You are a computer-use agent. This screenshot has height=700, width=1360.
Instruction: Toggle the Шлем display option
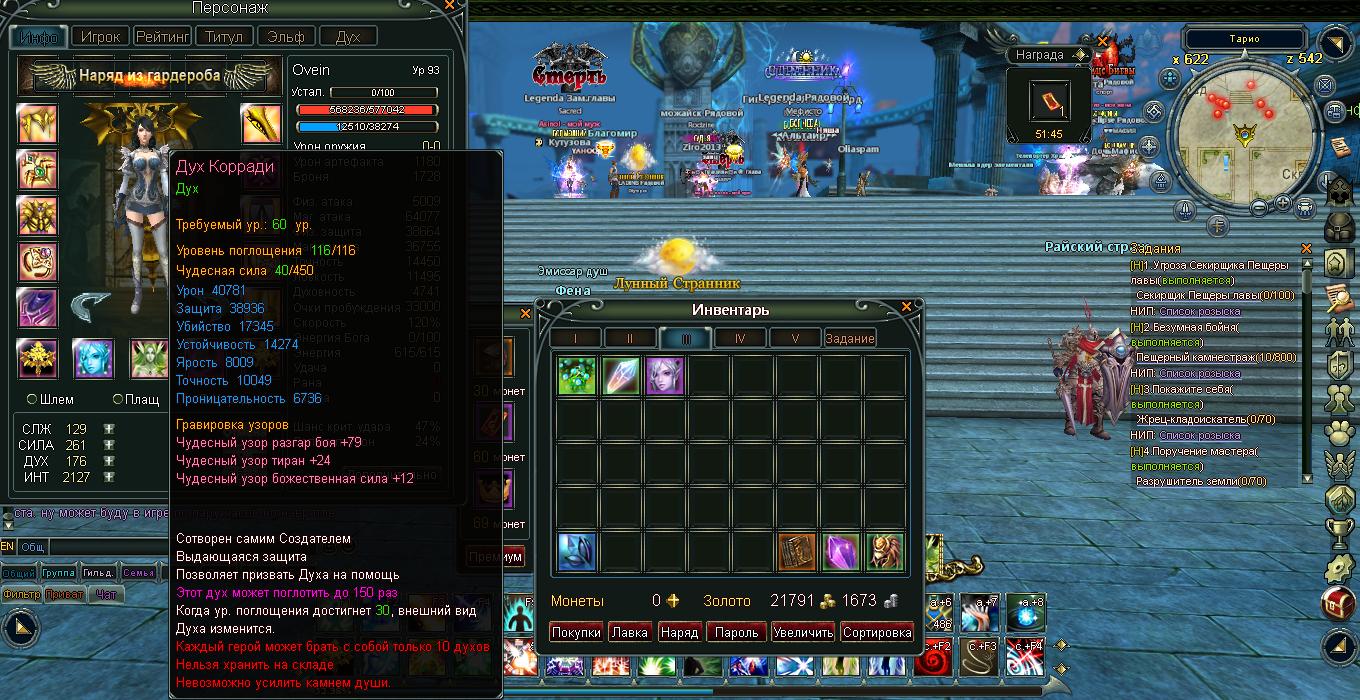pos(32,399)
